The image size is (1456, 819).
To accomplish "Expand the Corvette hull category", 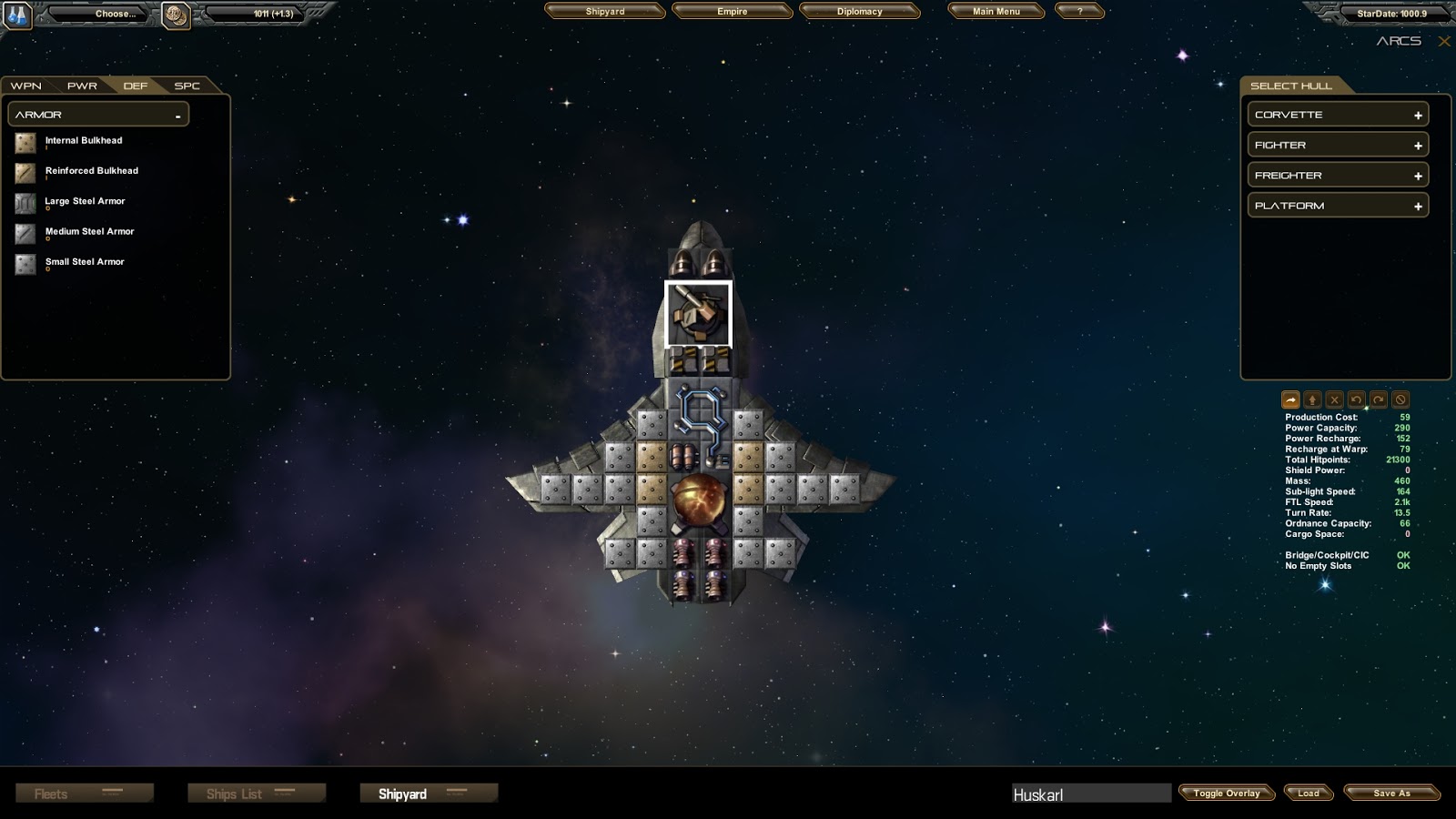I will (1337, 115).
